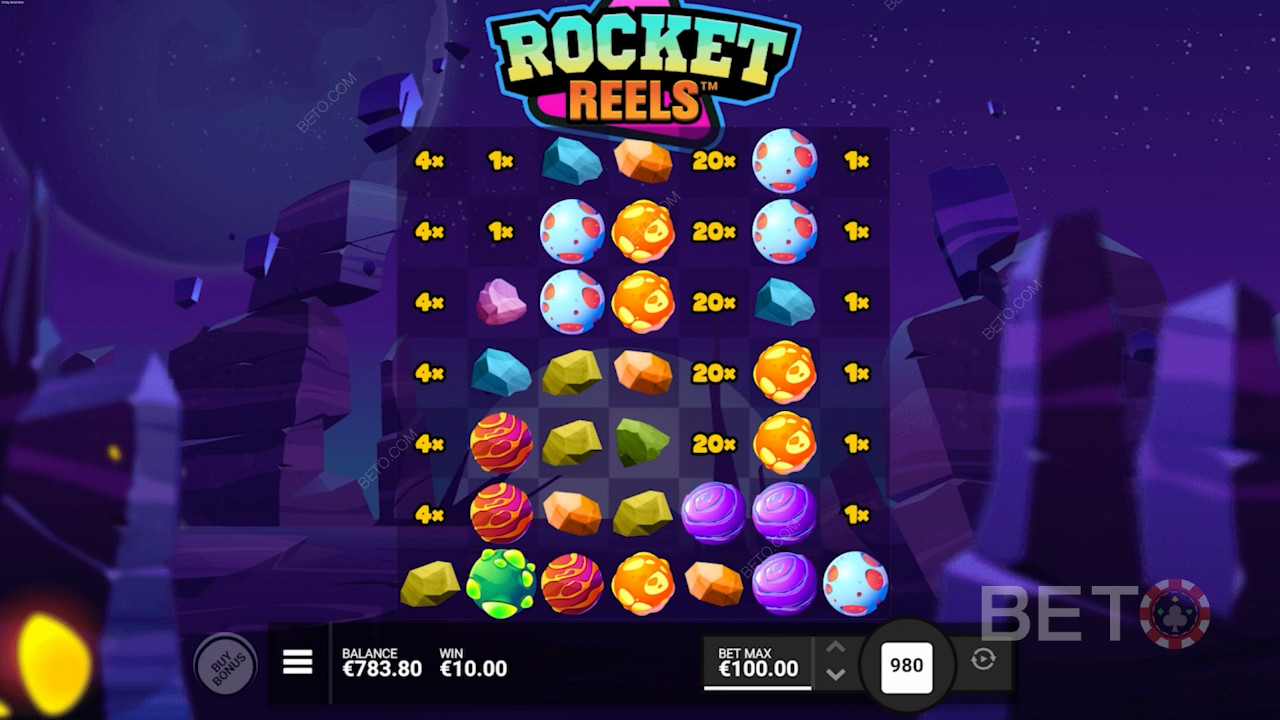Screen dimensions: 1280x720
Task: Decrease the bet with the down chevron
Action: point(835,675)
